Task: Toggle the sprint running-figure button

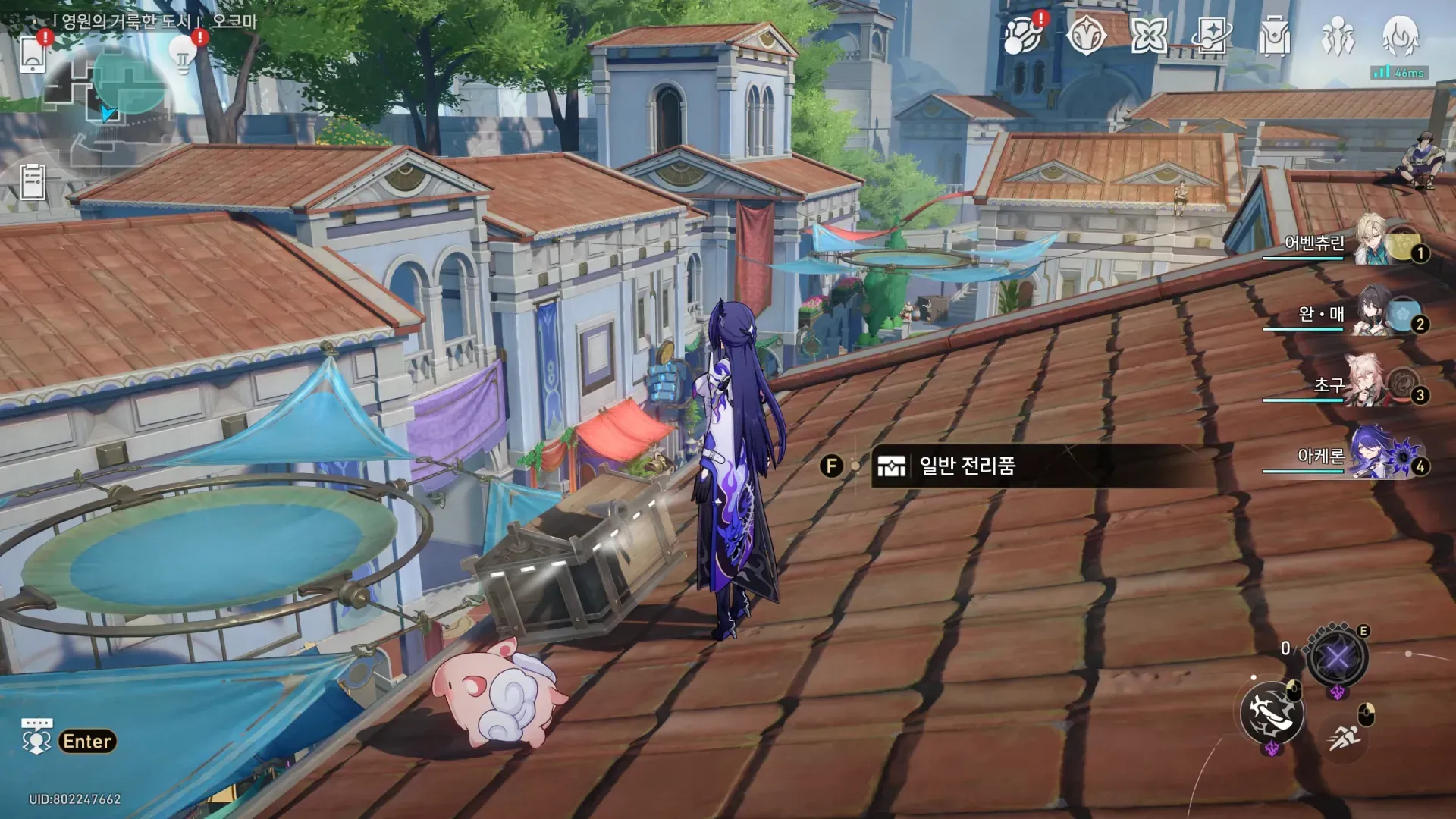Action: 1345,736
